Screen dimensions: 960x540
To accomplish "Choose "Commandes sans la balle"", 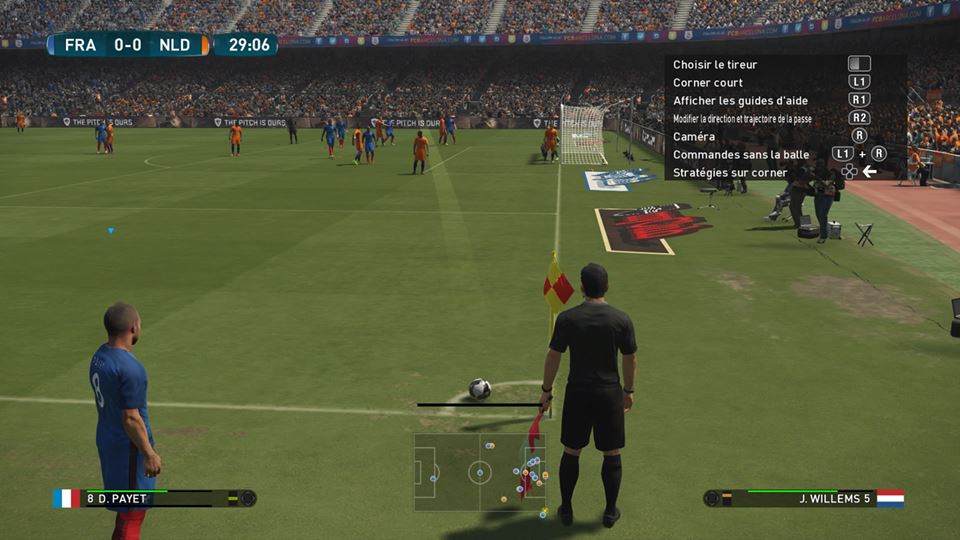I will click(x=740, y=155).
